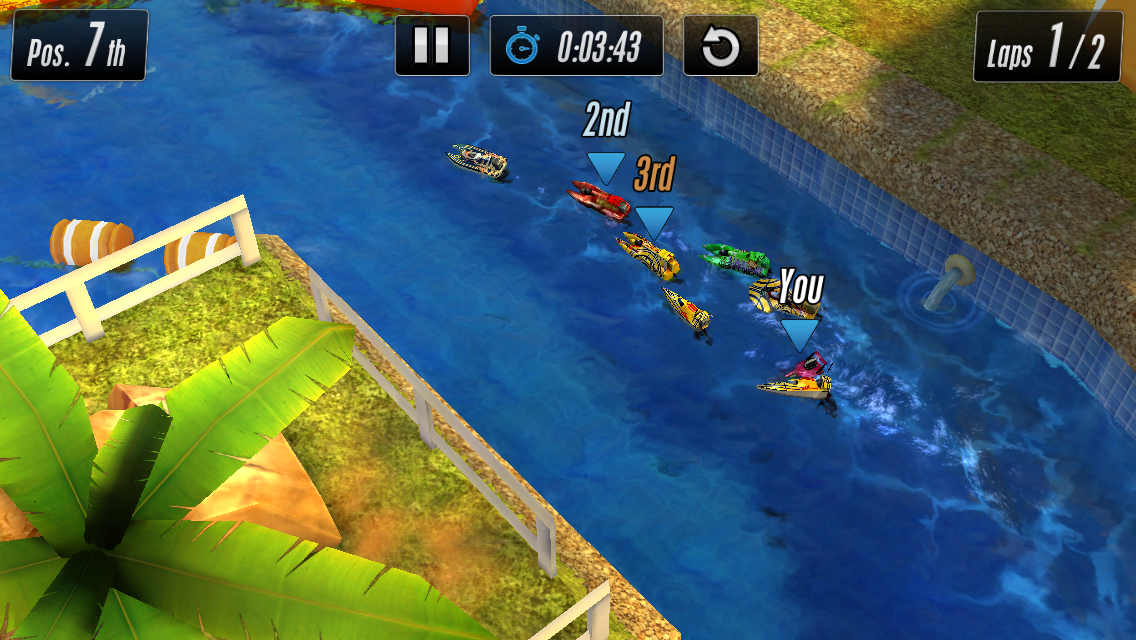
Task: Pause the race
Action: pyautogui.click(x=432, y=46)
